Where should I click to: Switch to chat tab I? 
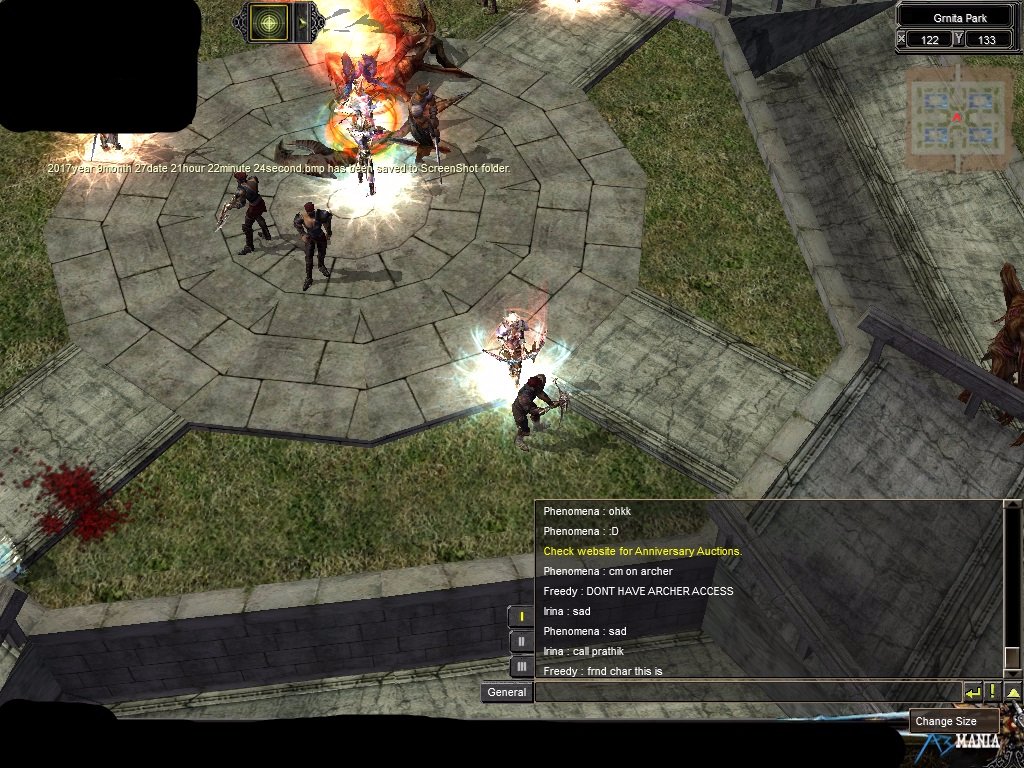(x=521, y=616)
